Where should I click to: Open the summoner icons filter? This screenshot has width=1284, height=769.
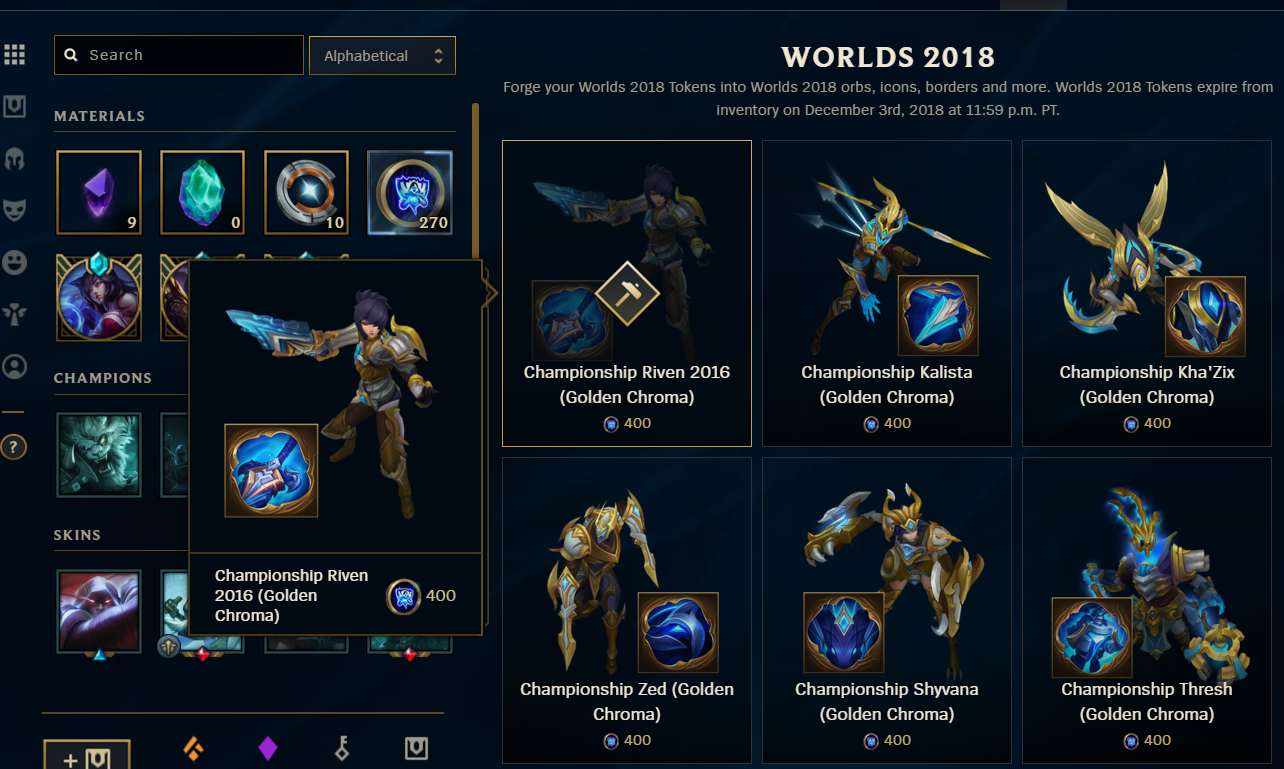pyautogui.click(x=15, y=366)
